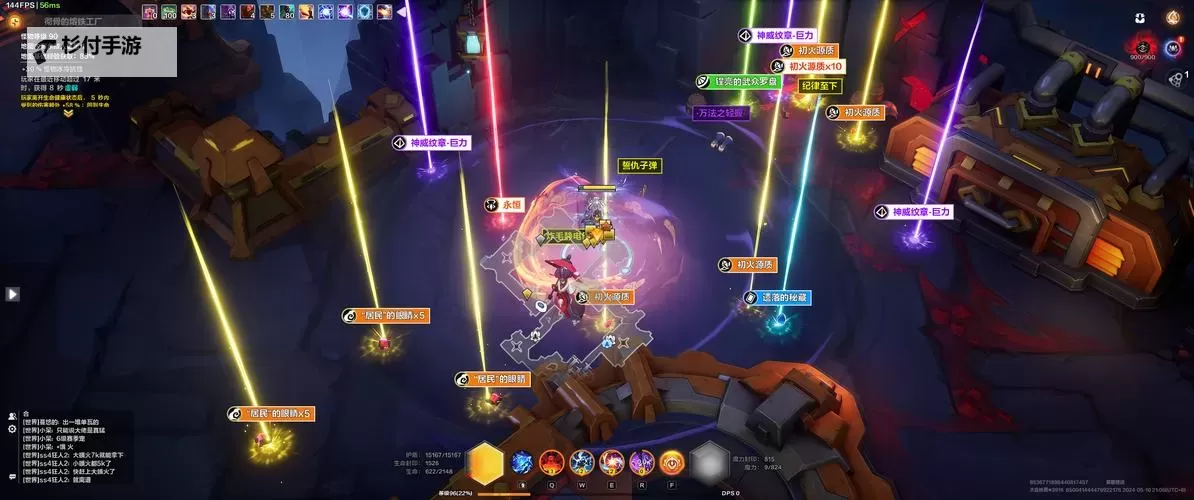
Task: Open the white tray download icon
Action: pos(1140,18)
